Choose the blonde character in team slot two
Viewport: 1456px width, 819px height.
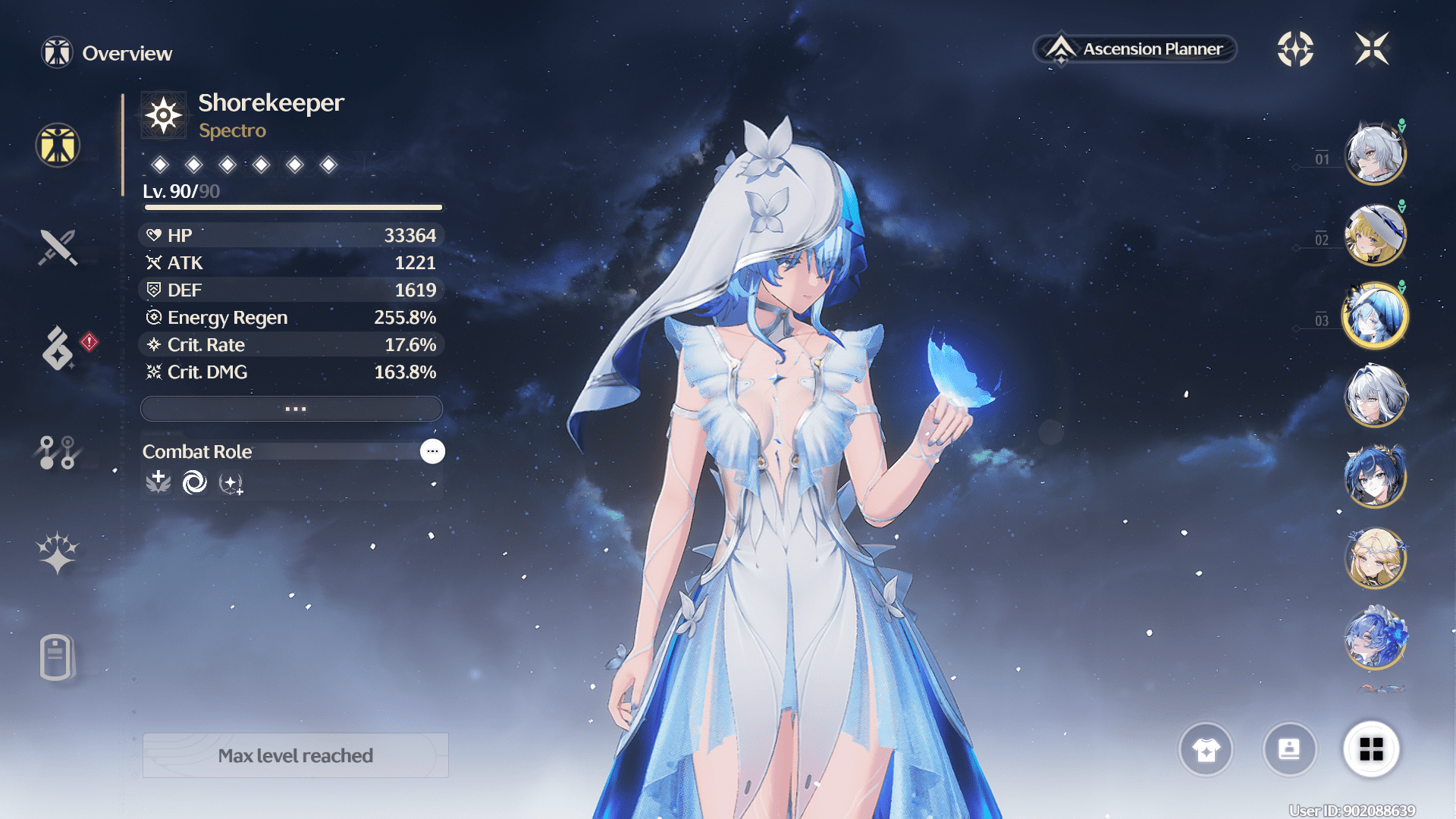pos(1375,235)
